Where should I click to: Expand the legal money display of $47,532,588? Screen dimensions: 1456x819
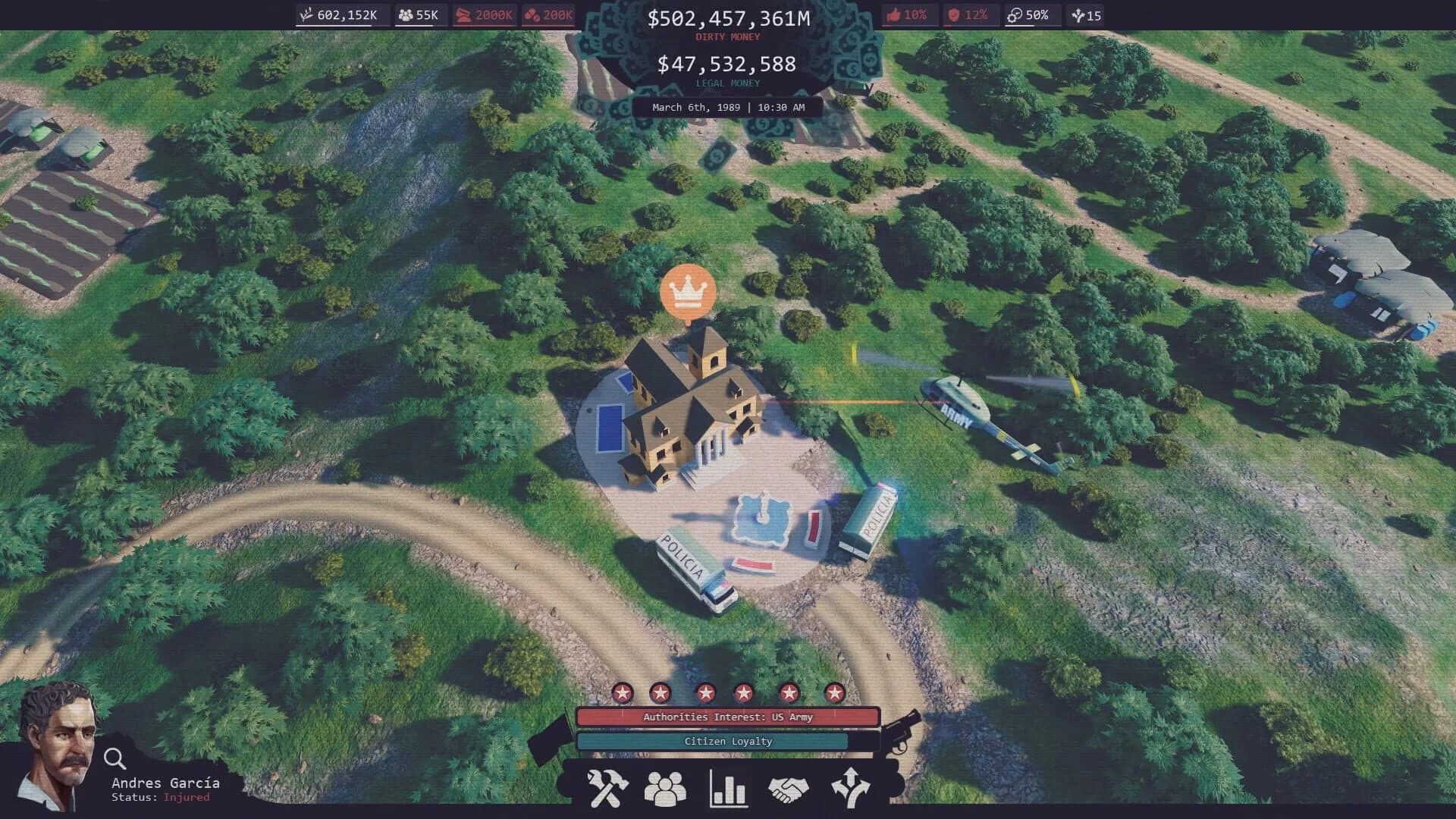[x=726, y=65]
